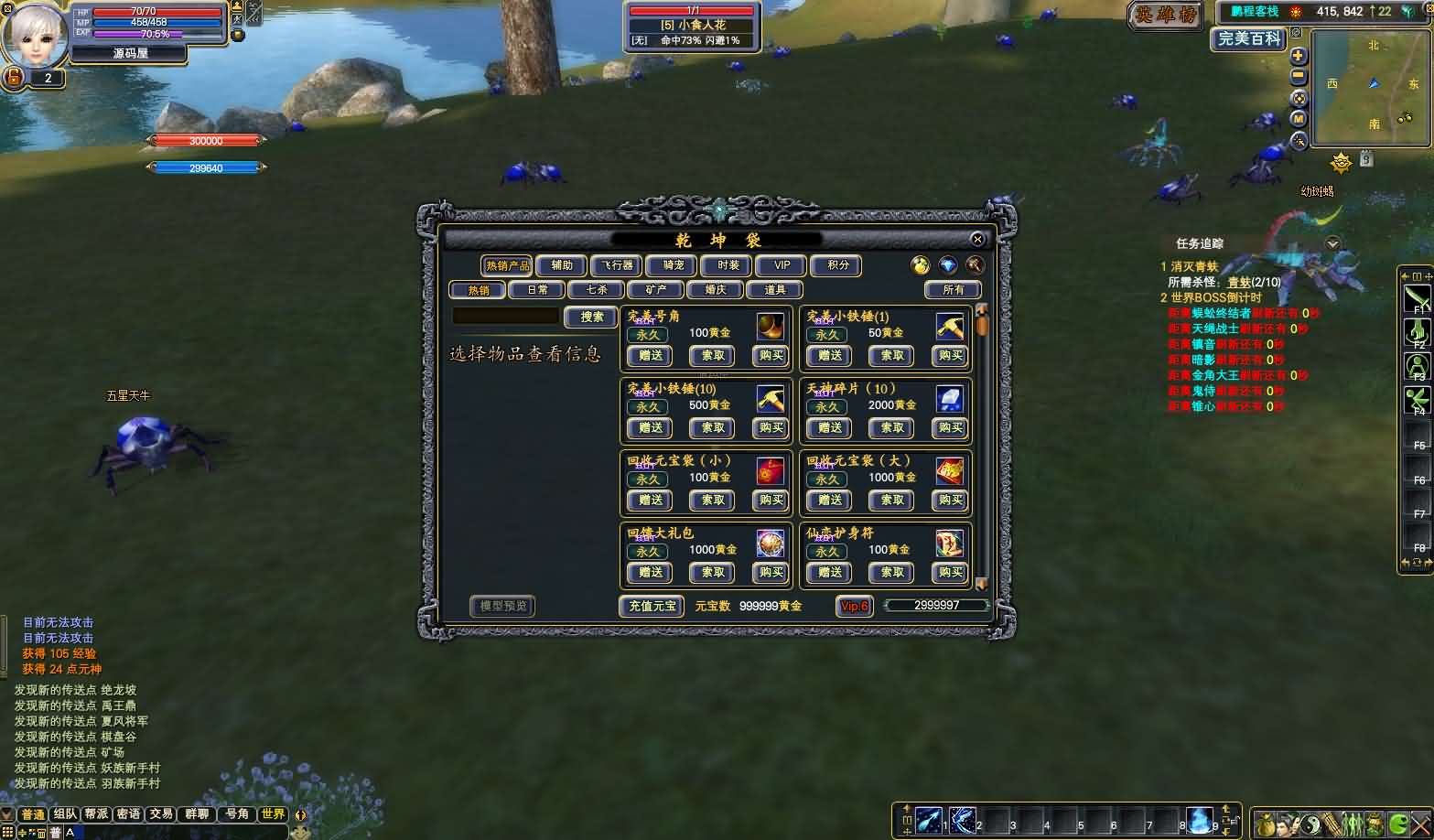
Task: Close the 乾坤袋 shop window
Action: pyautogui.click(x=977, y=240)
